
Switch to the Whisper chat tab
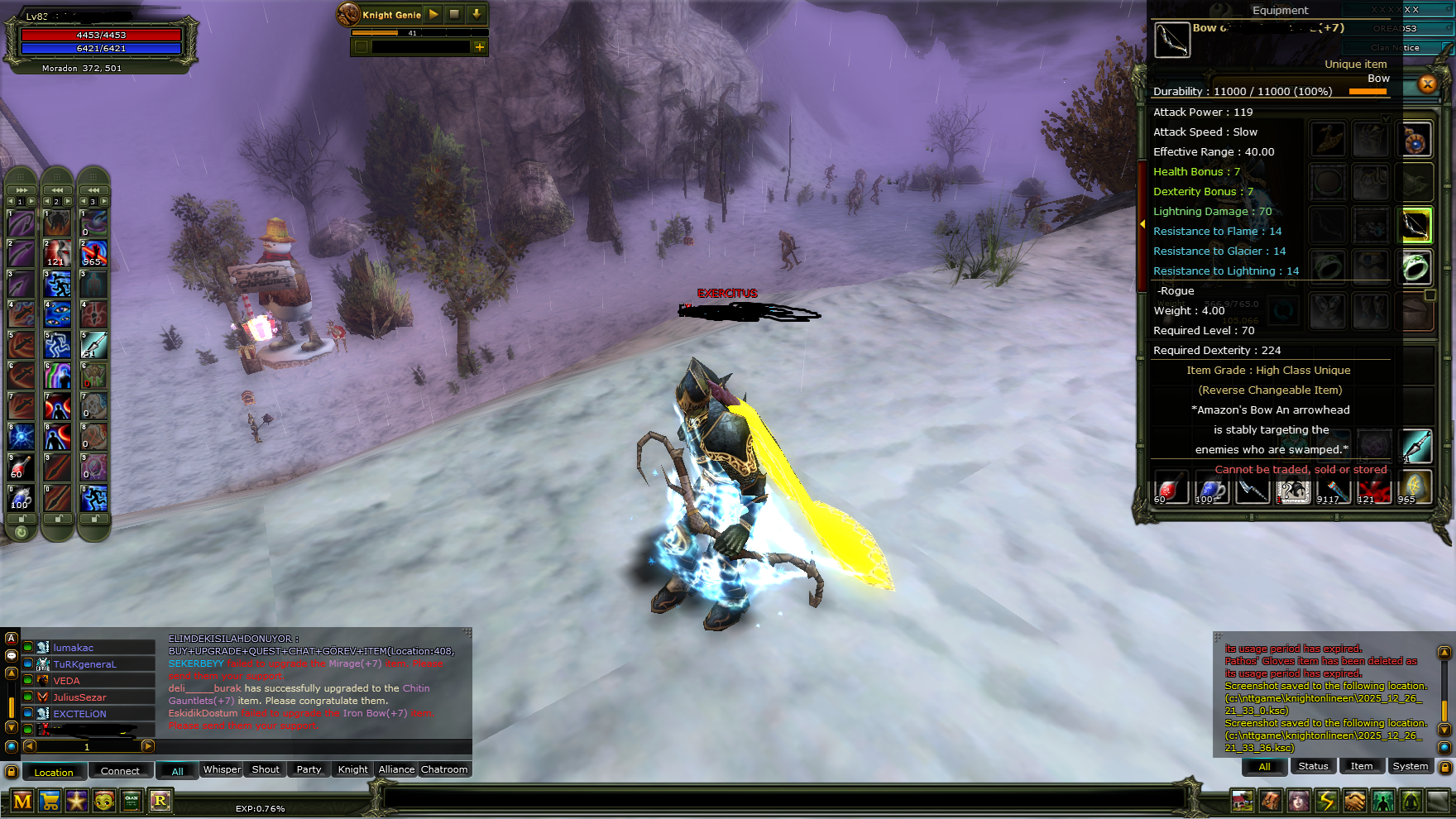click(x=222, y=769)
